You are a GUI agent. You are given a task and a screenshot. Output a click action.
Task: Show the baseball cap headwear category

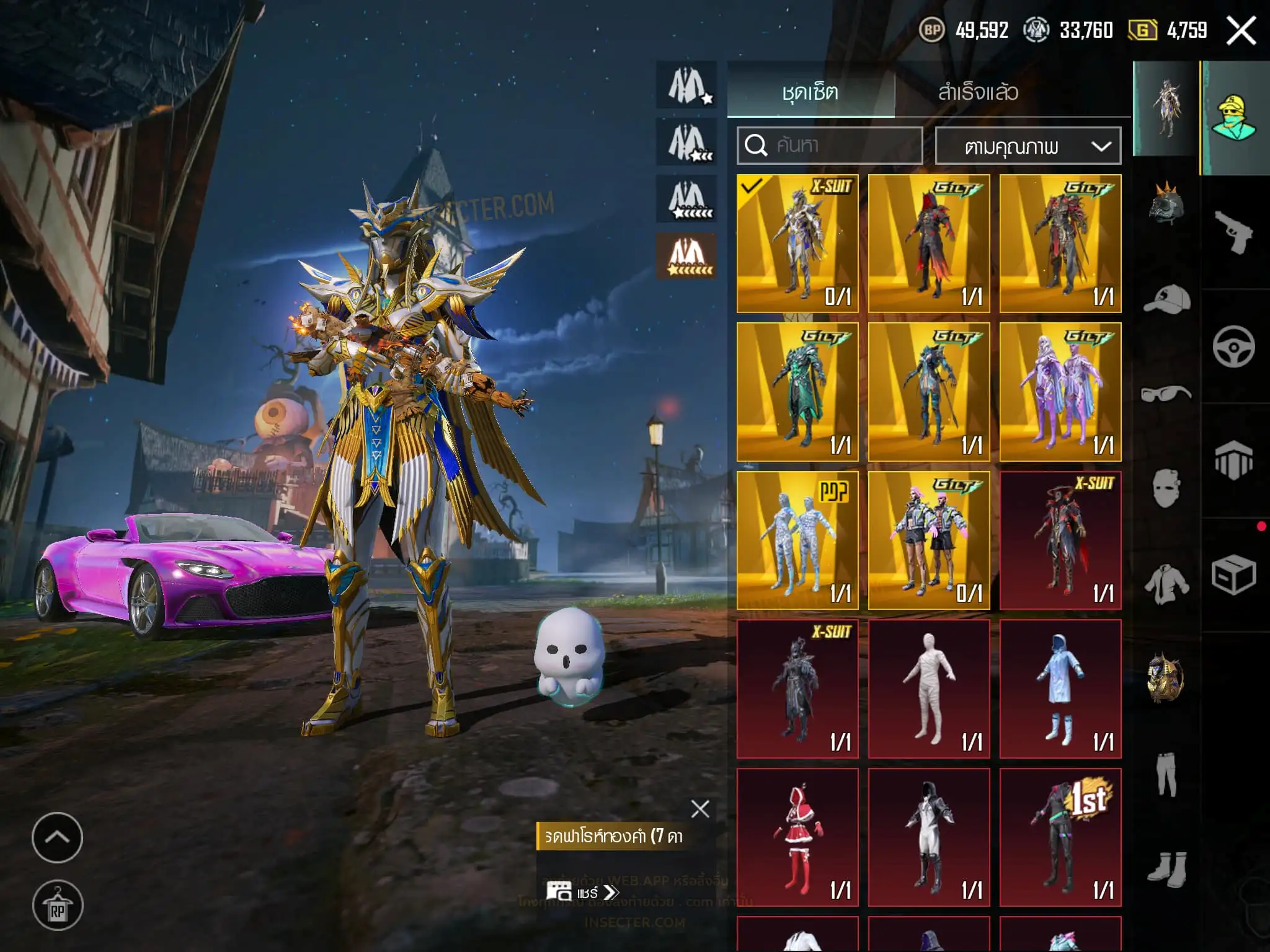(1166, 300)
